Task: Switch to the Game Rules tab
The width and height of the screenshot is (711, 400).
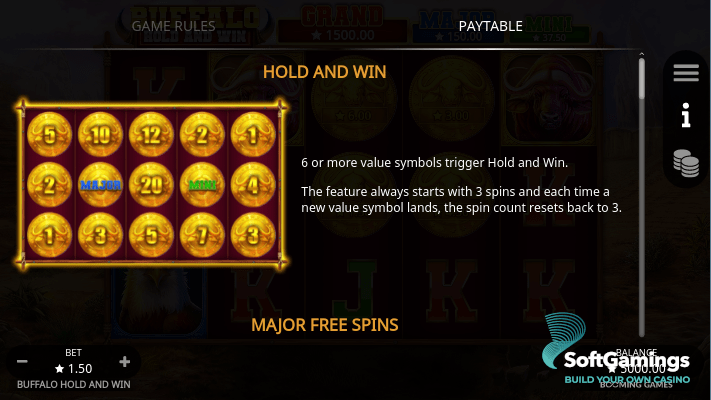Action: [x=173, y=26]
